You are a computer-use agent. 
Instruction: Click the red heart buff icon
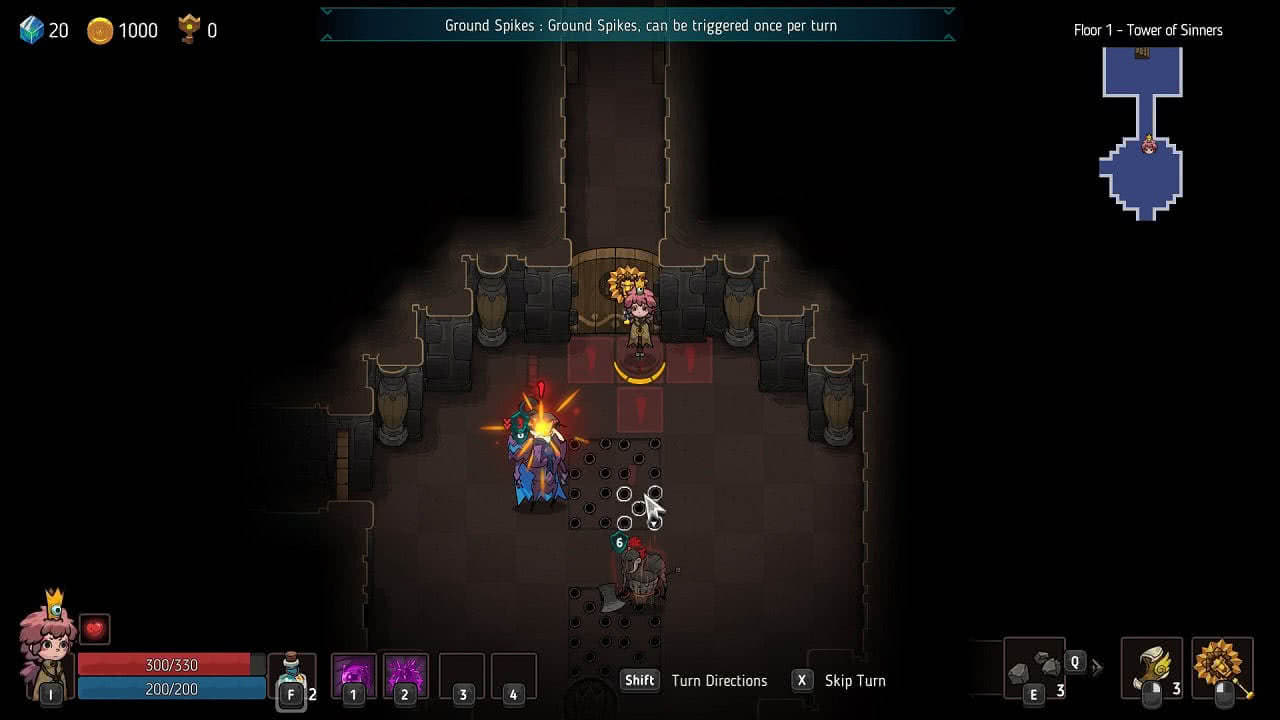click(x=95, y=629)
